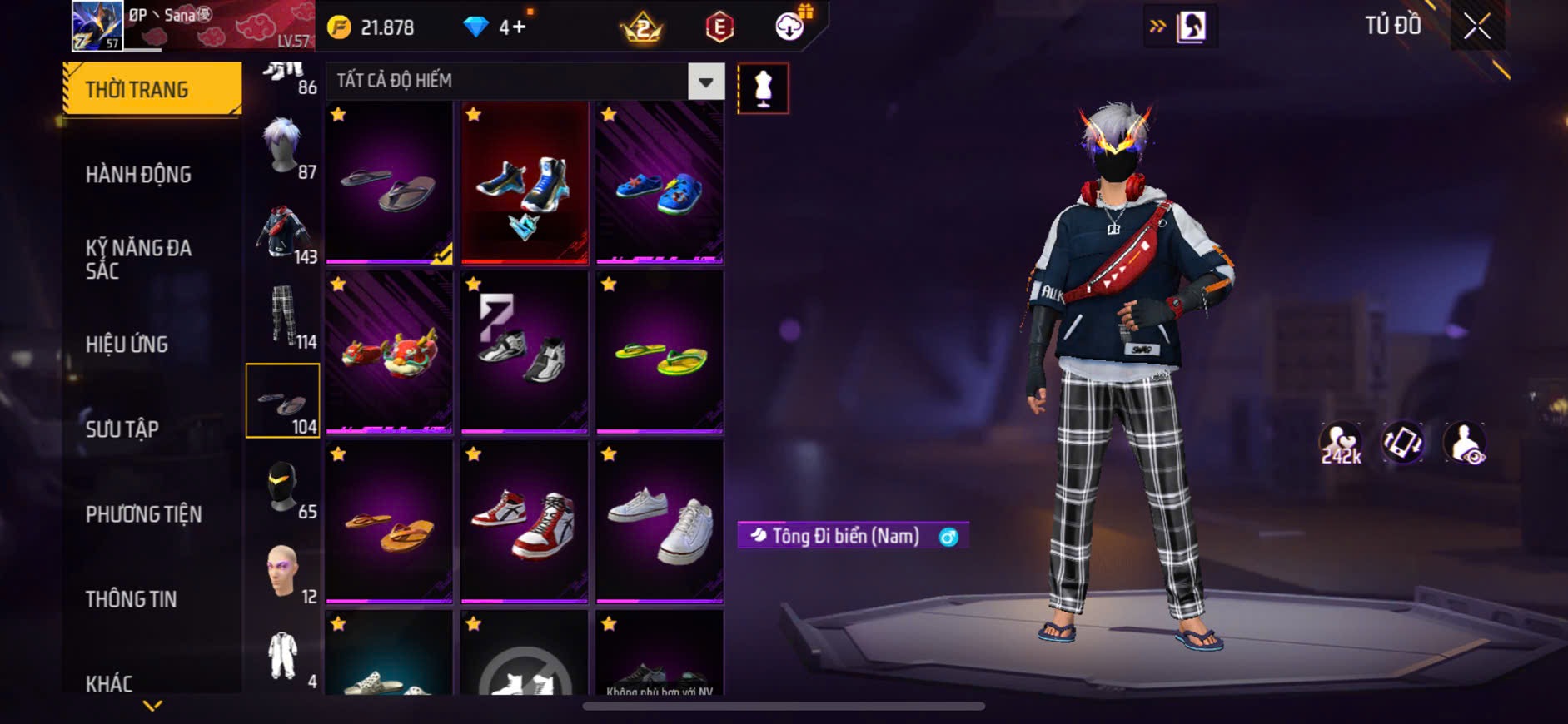Open the Hành Động tab

(138, 175)
